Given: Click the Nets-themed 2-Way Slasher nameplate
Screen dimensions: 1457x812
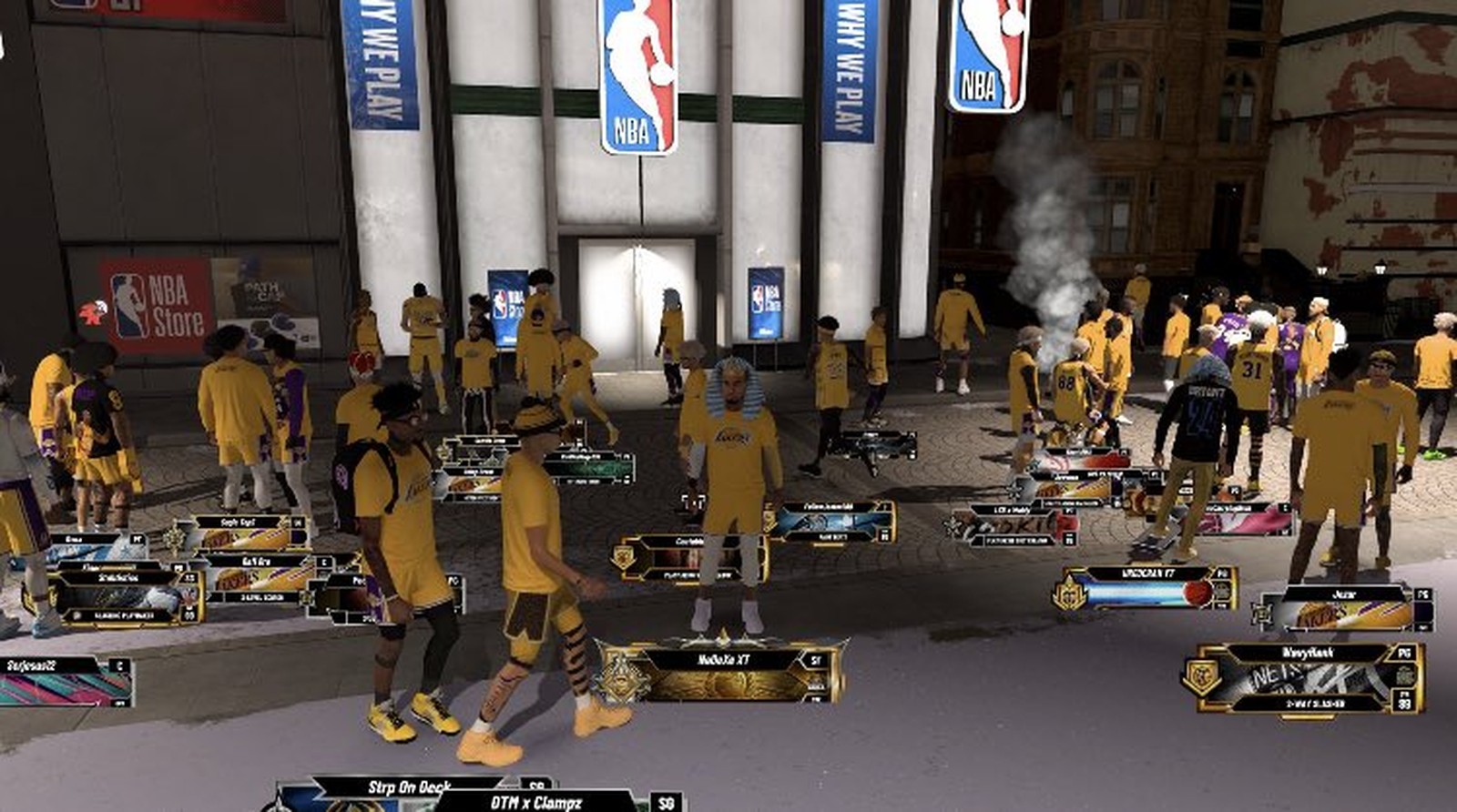Looking at the screenshot, I should pos(1307,677).
